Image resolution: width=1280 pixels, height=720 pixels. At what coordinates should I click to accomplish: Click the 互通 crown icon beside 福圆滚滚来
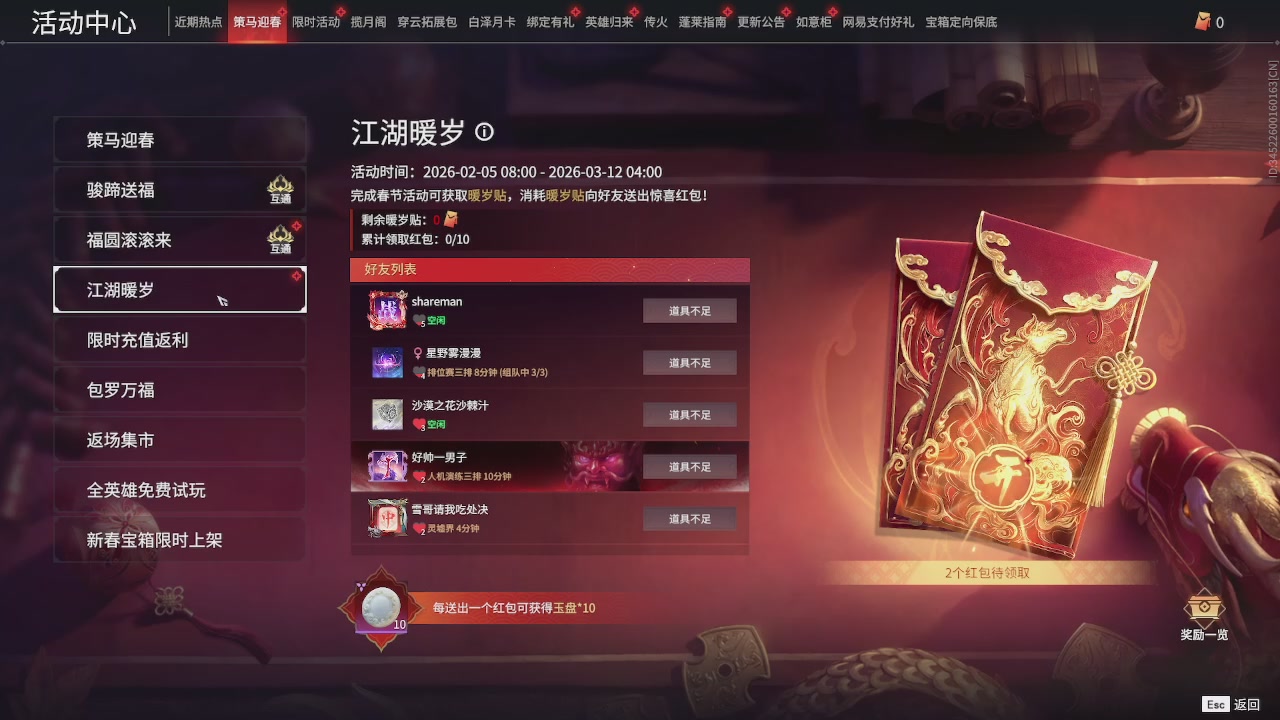pyautogui.click(x=280, y=236)
